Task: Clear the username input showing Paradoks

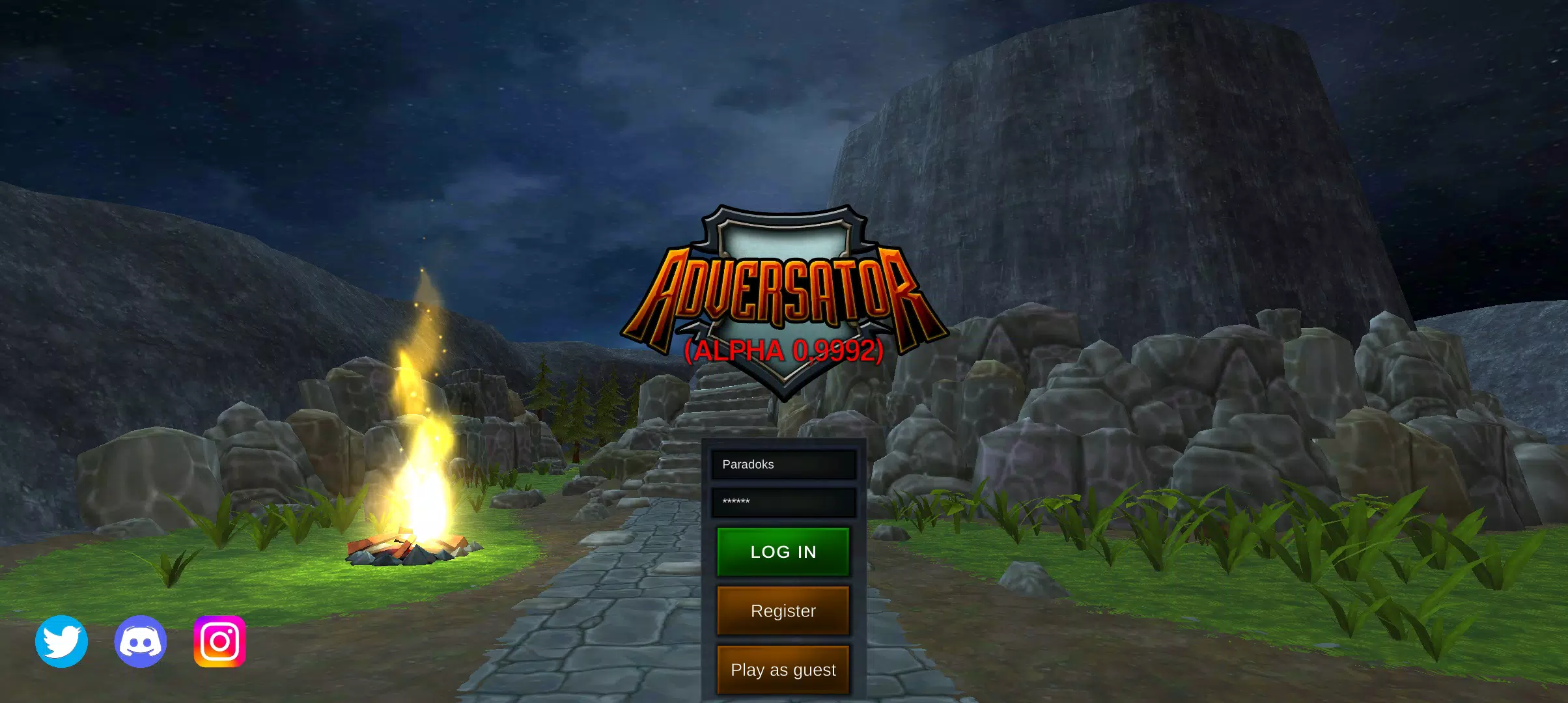Action: click(x=783, y=464)
